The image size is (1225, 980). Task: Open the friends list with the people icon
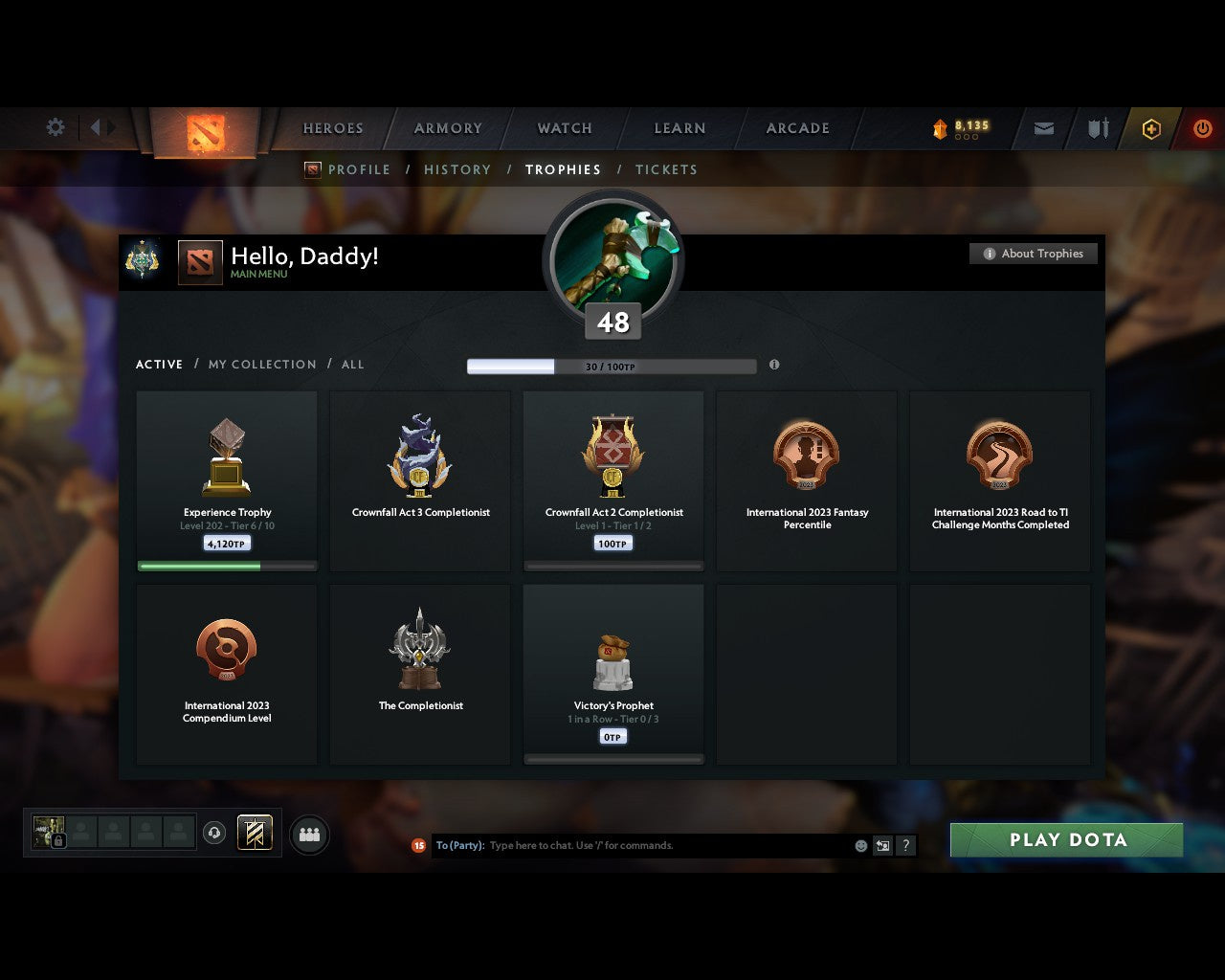pyautogui.click(x=309, y=834)
